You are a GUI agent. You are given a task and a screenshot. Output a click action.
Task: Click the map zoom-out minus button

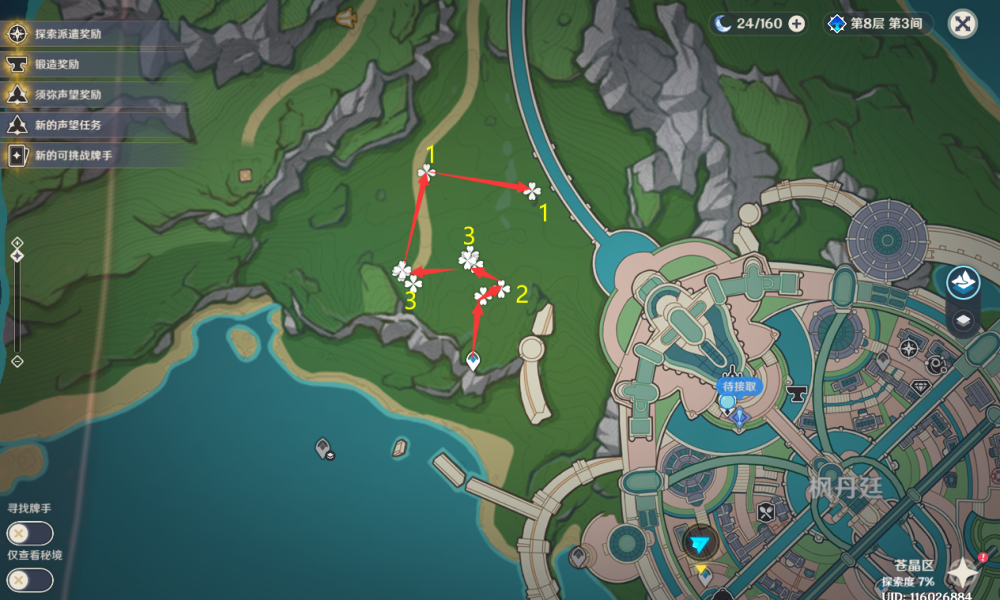pos(16,361)
